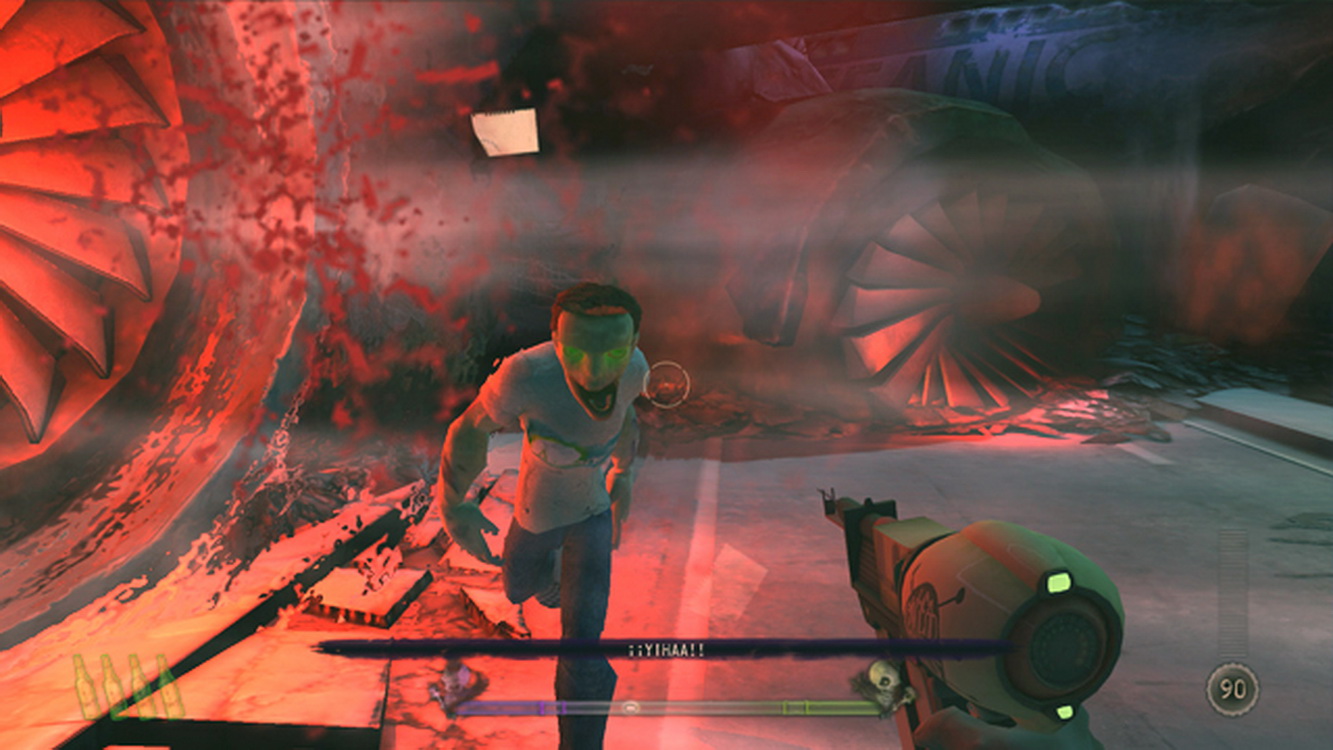1333x750 pixels.
Task: Click the beer bottles icon
Action: click(x=127, y=687)
